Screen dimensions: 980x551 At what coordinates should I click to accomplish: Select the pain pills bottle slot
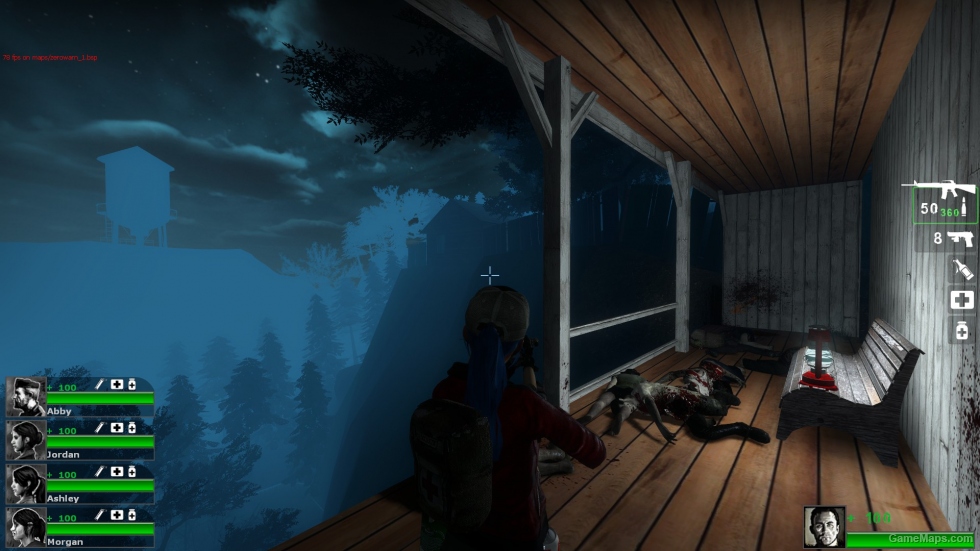coord(962,330)
